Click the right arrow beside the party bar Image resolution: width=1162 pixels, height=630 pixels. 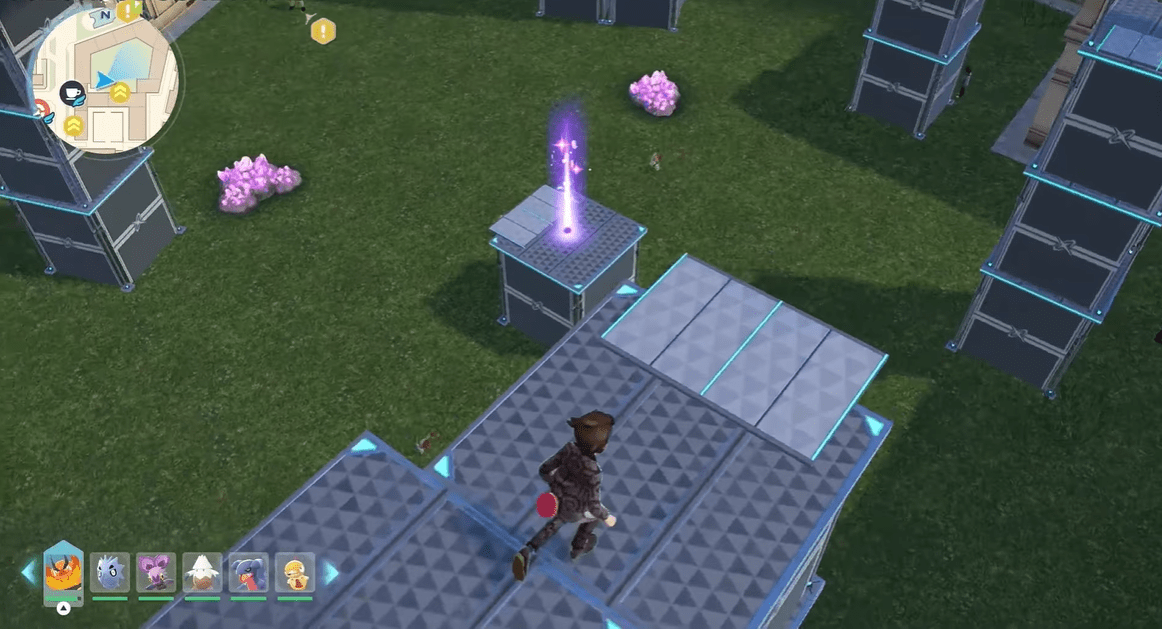click(x=330, y=573)
